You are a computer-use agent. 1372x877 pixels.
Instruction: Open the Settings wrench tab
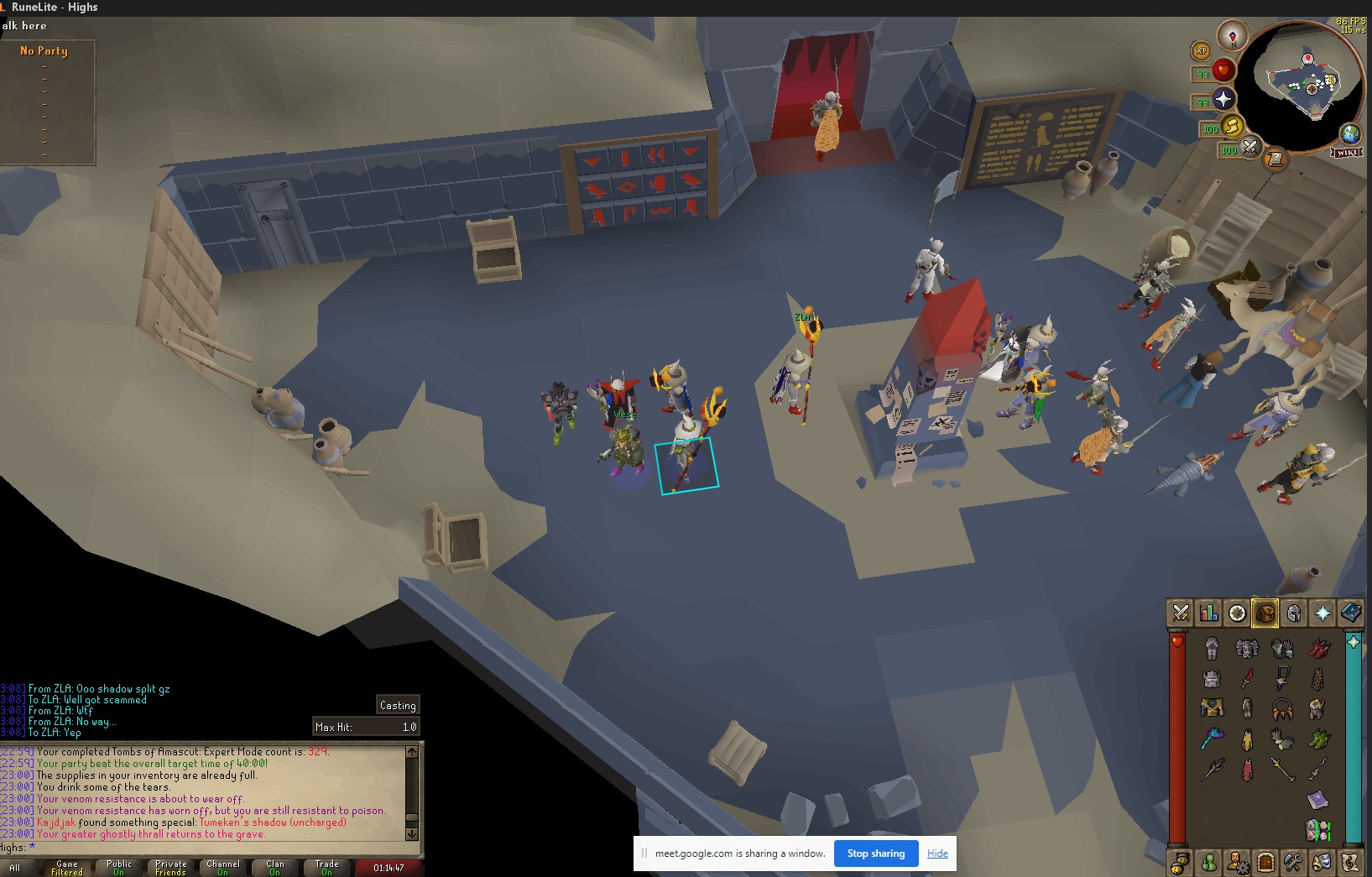1293,862
